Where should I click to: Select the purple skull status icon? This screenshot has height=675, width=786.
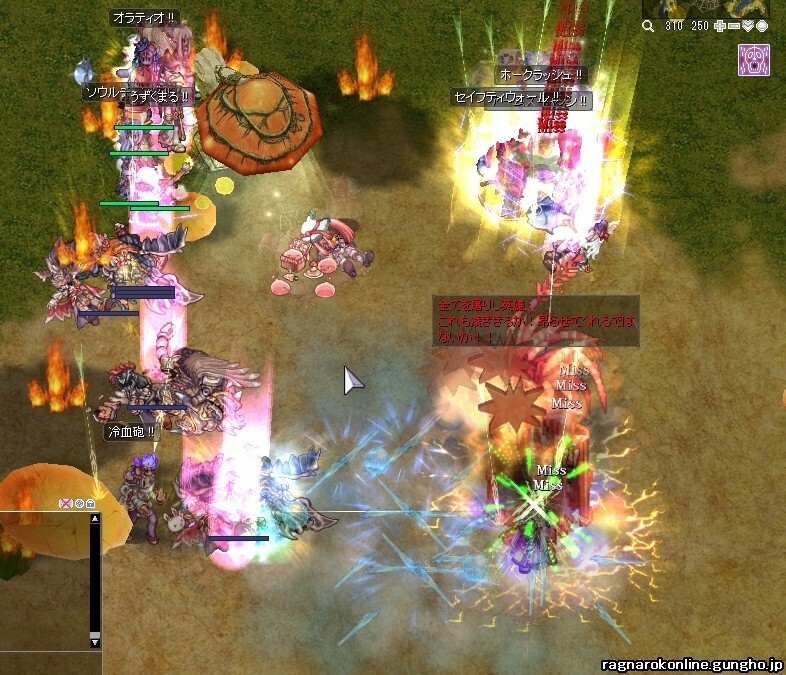pos(753,59)
